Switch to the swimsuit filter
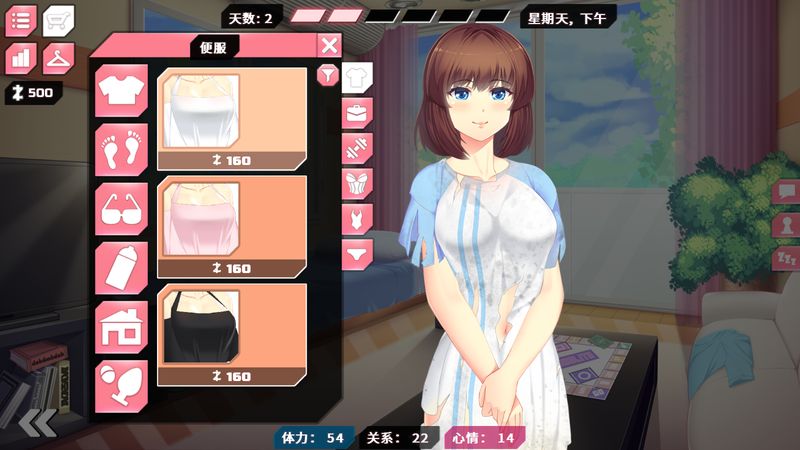The width and height of the screenshot is (800, 450). [356, 217]
